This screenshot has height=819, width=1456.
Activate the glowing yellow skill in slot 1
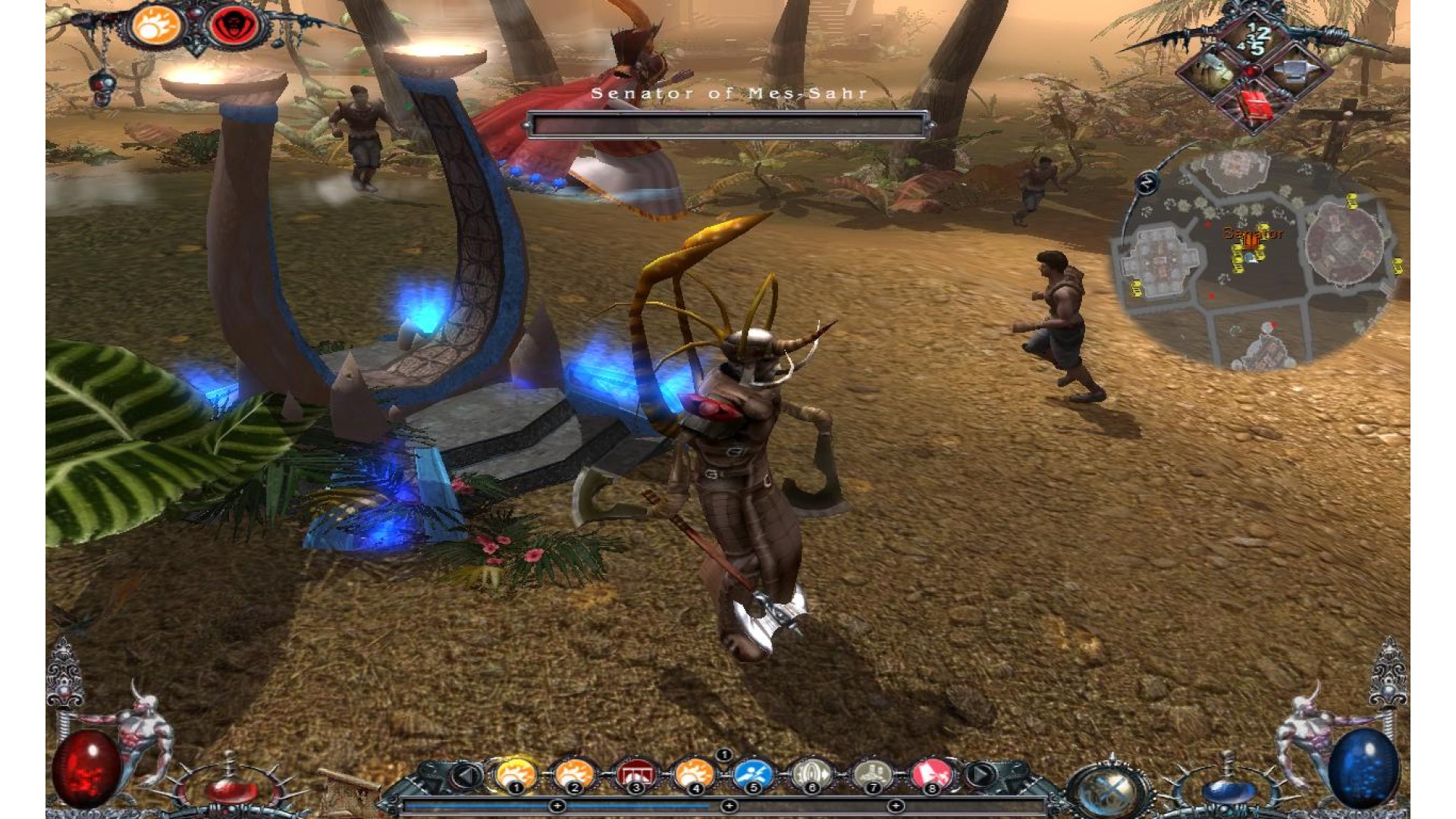516,776
